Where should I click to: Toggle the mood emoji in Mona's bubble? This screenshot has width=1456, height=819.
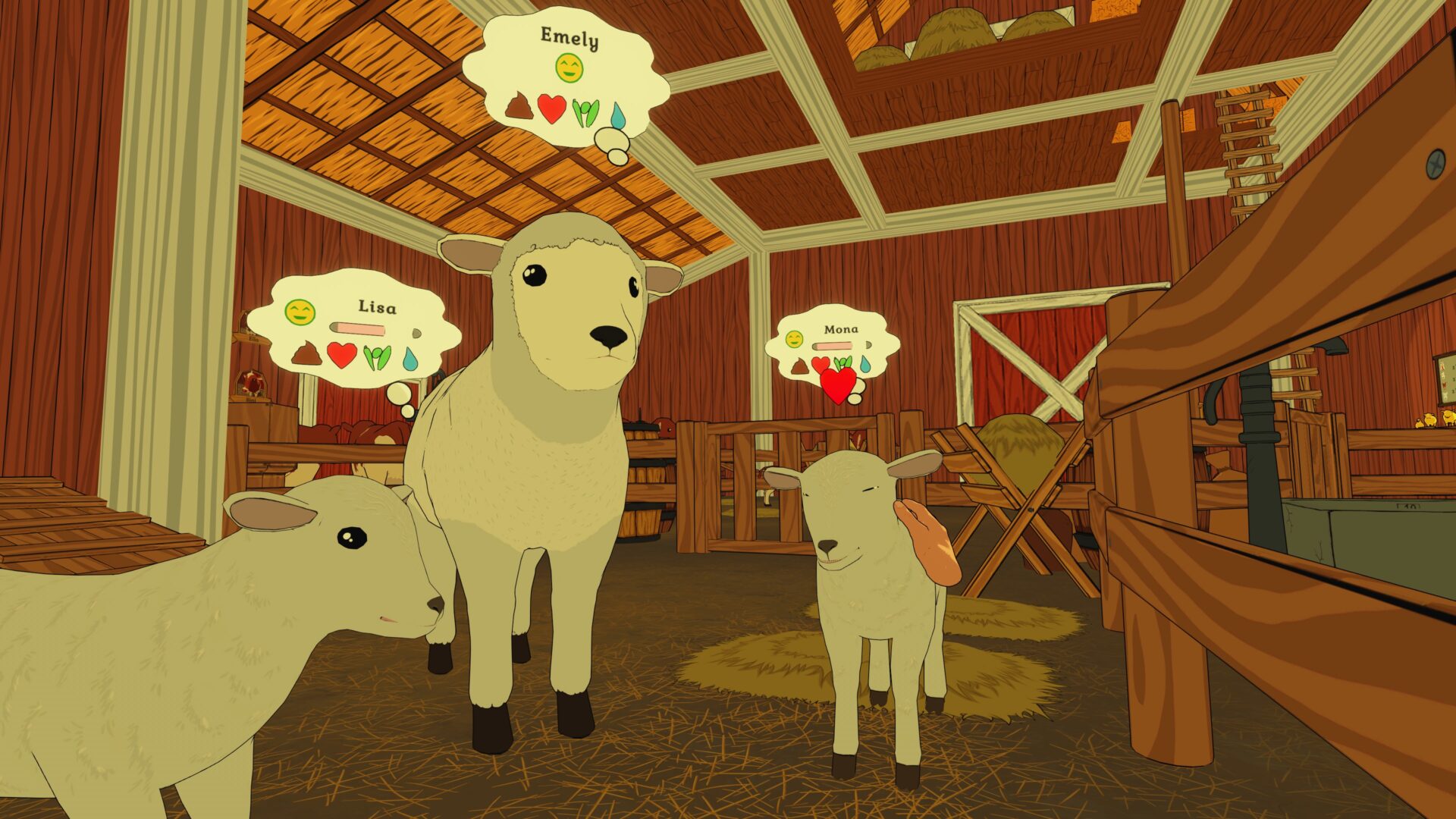(794, 339)
